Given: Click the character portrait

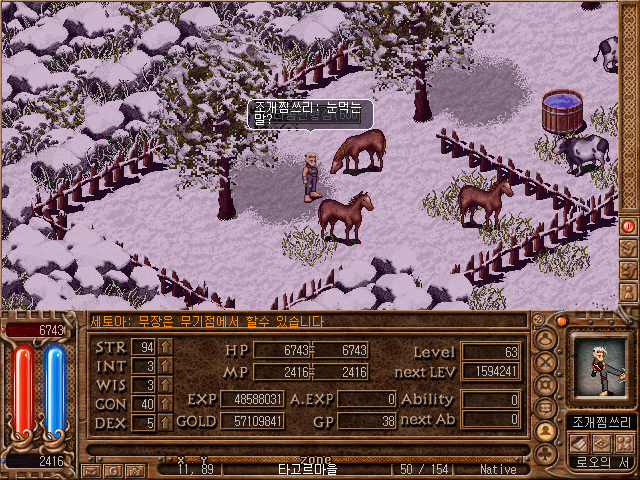Looking at the screenshot, I should coord(599,368).
